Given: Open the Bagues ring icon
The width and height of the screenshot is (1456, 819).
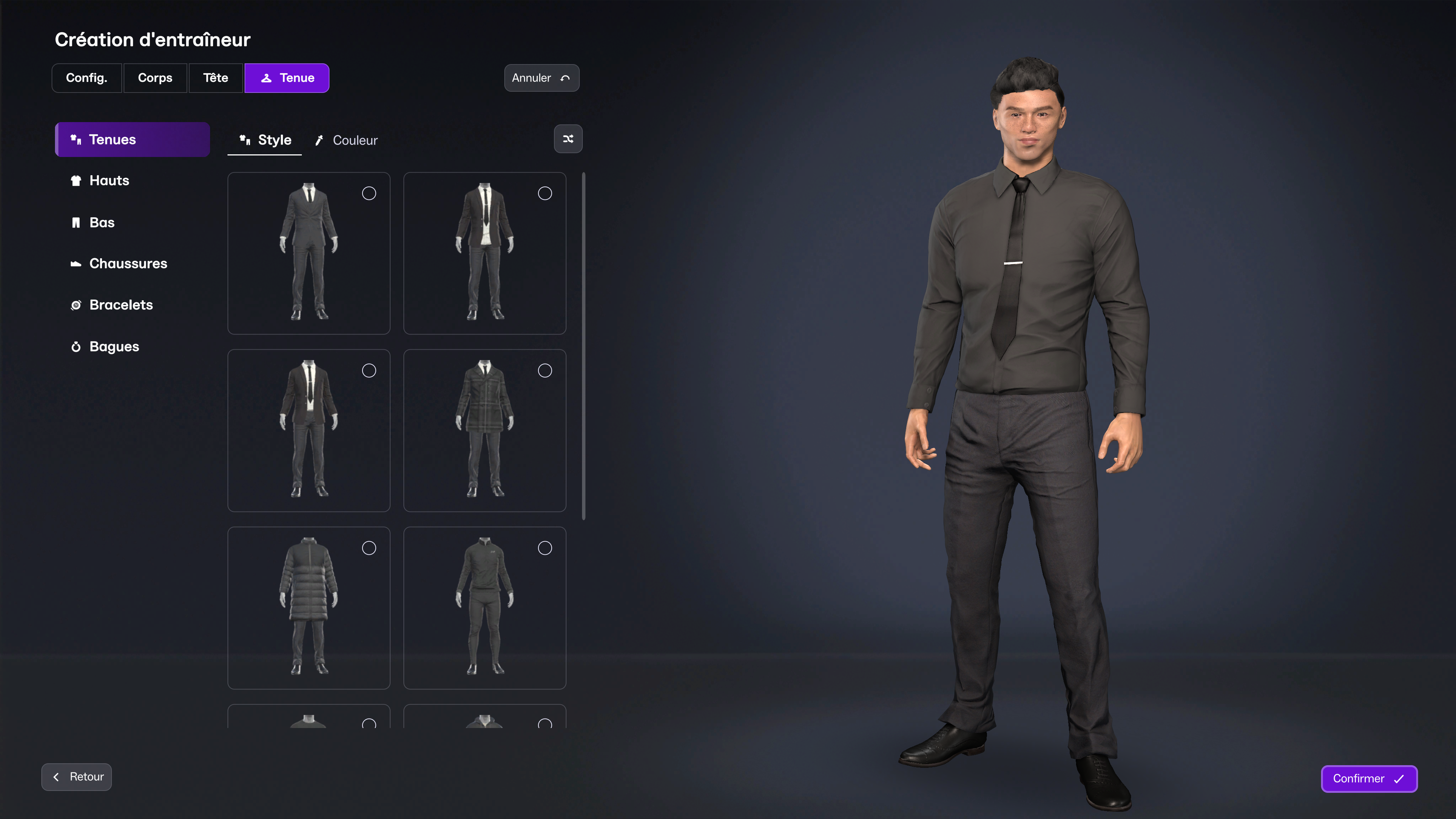Looking at the screenshot, I should (76, 347).
